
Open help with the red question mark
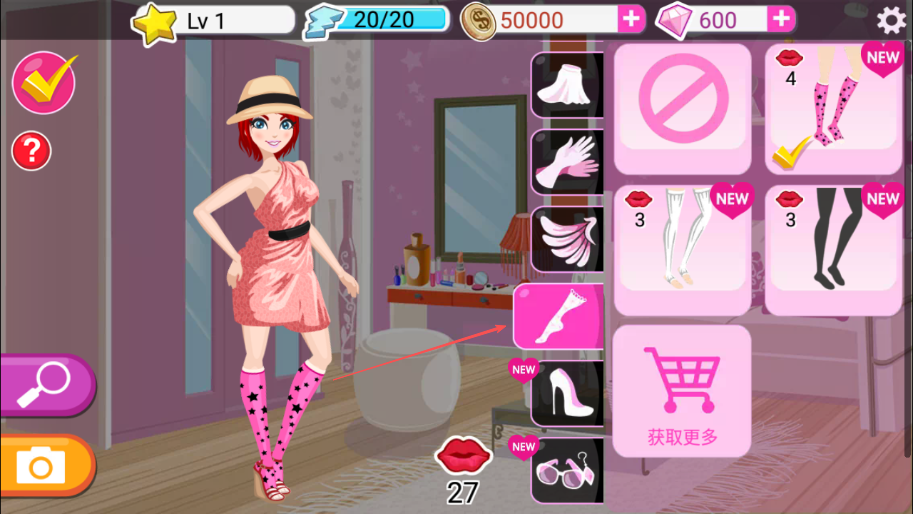point(31,151)
